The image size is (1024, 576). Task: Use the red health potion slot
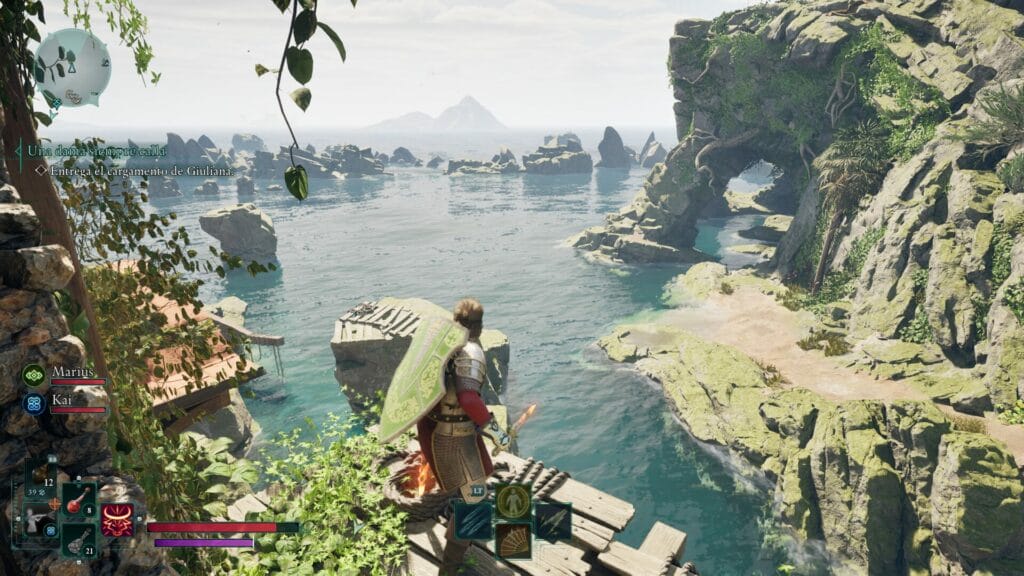[x=79, y=501]
